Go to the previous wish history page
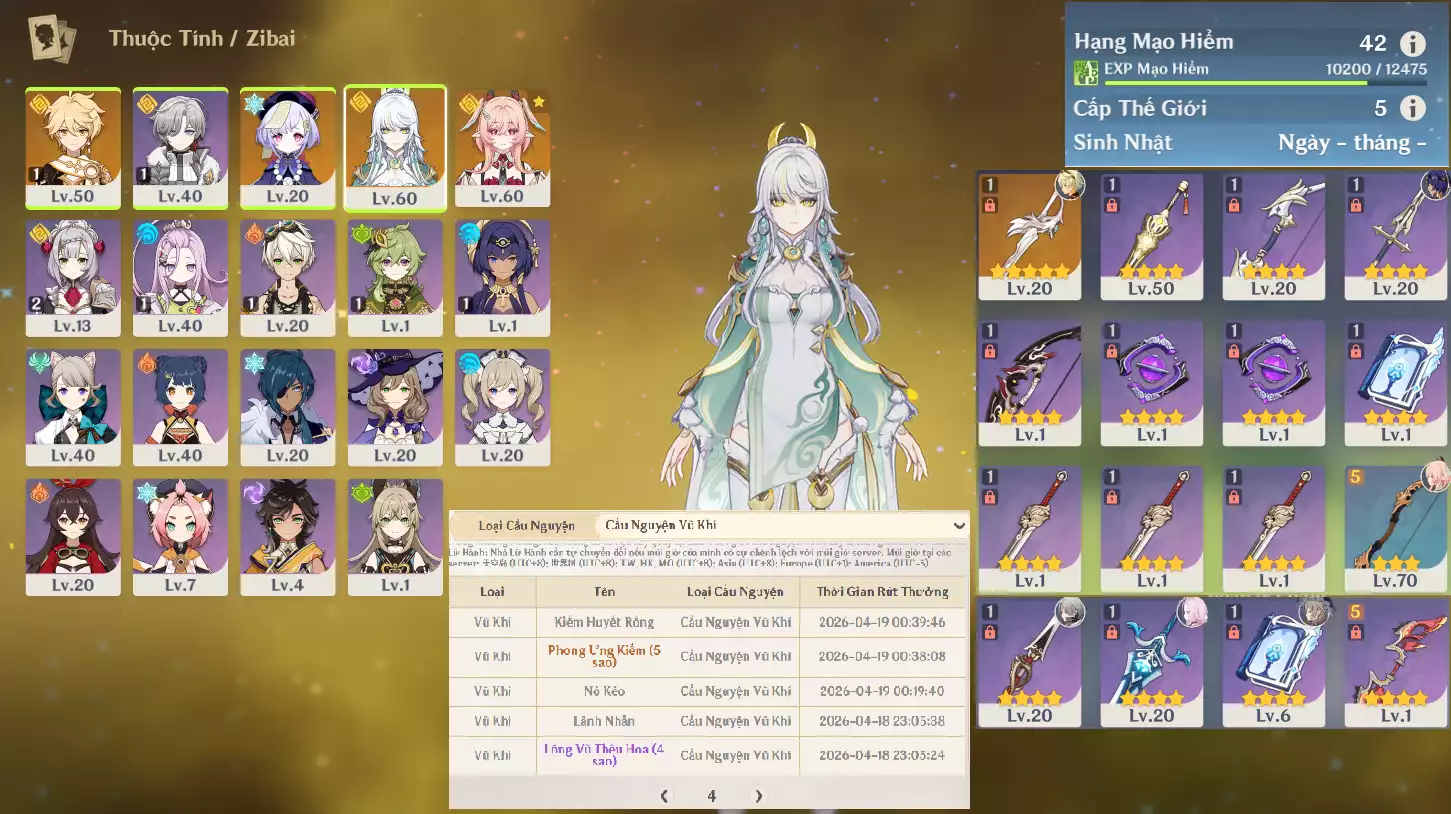This screenshot has height=814, width=1451. (664, 796)
